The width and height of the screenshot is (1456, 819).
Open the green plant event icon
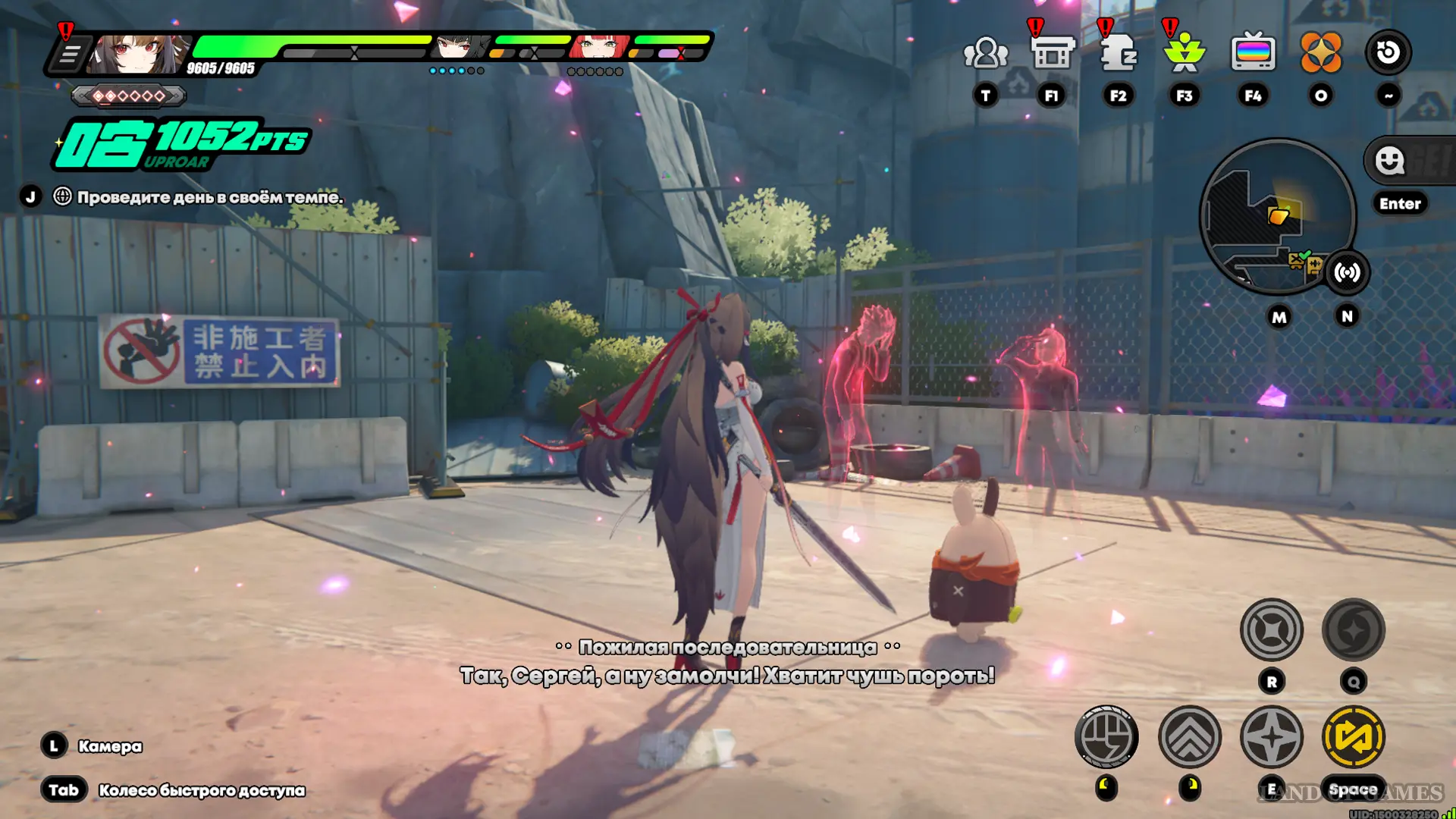click(1184, 53)
